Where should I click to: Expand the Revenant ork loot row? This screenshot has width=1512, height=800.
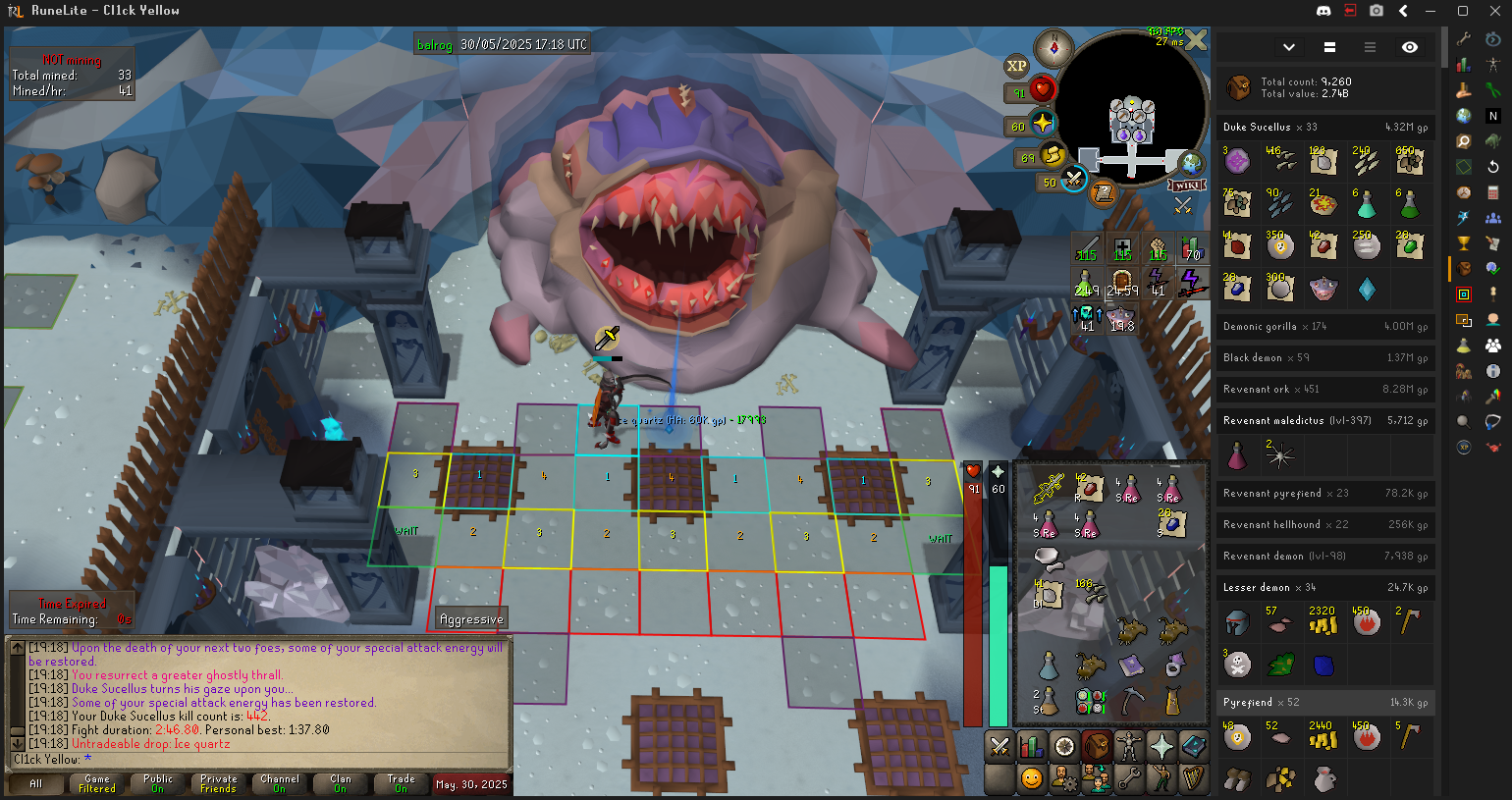tap(1324, 390)
